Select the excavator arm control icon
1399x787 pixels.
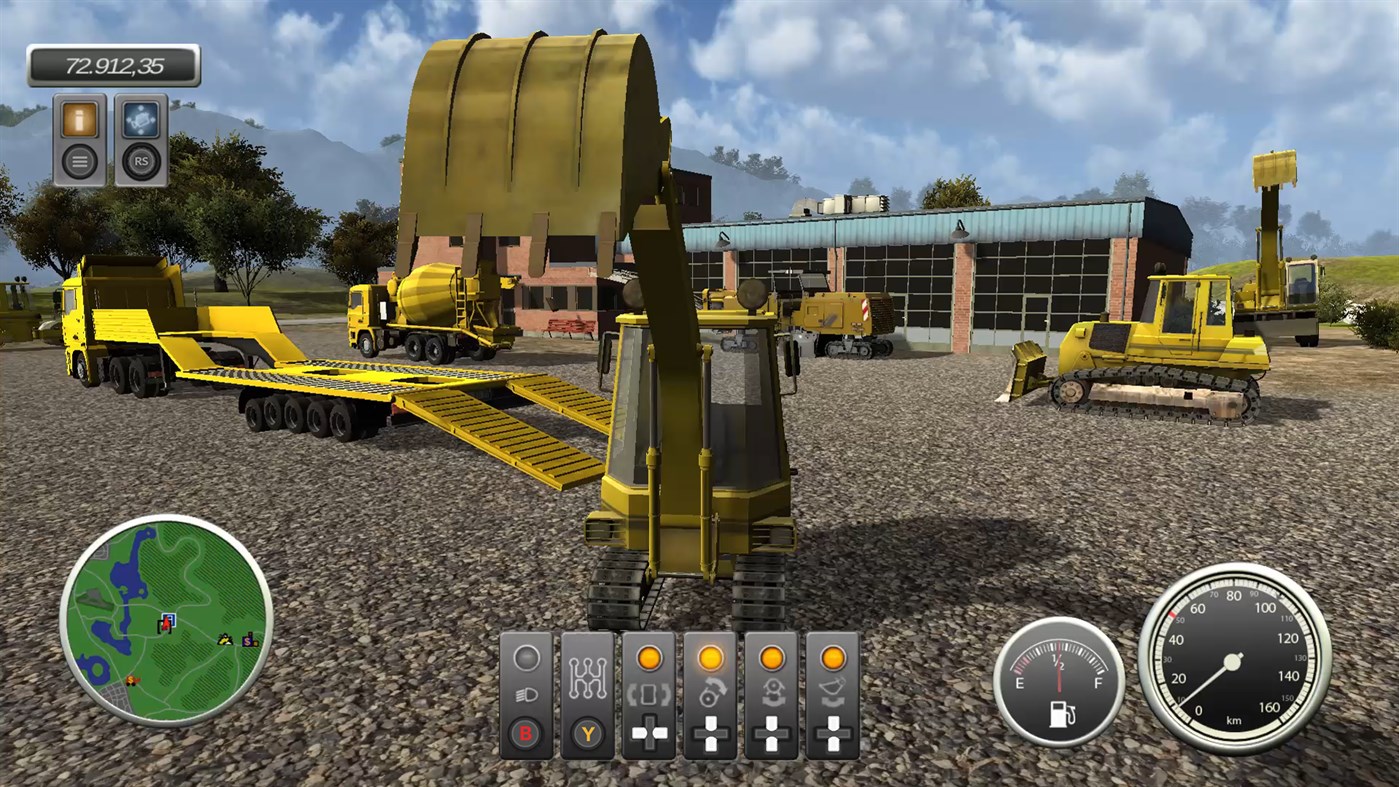tap(770, 693)
